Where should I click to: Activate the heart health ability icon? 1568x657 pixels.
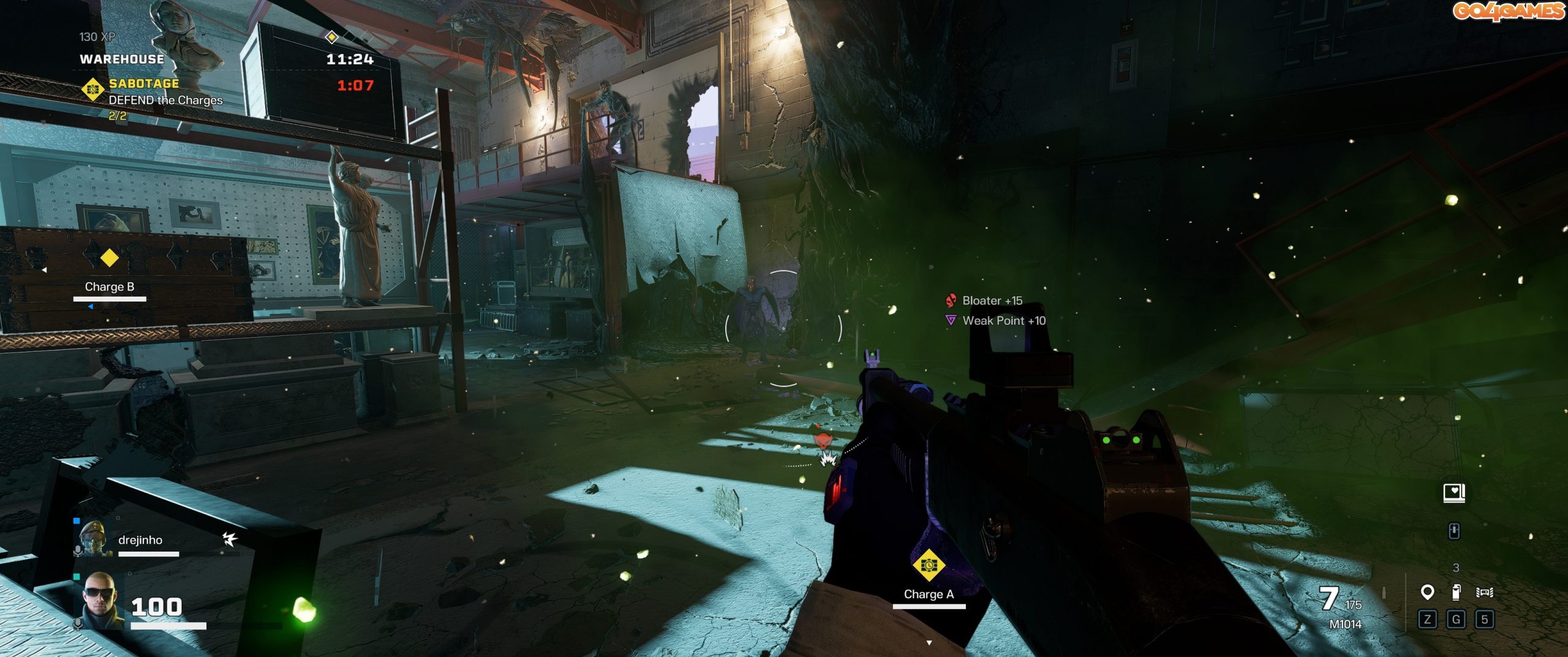[x=1454, y=493]
